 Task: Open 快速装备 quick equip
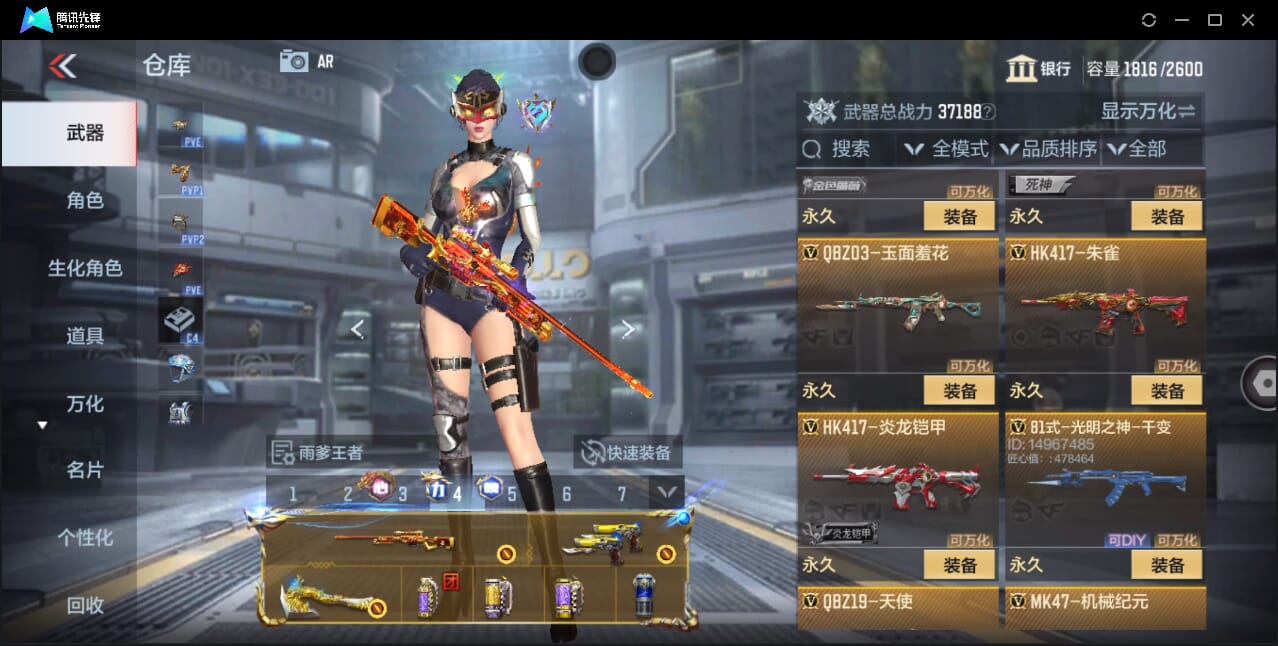629,452
